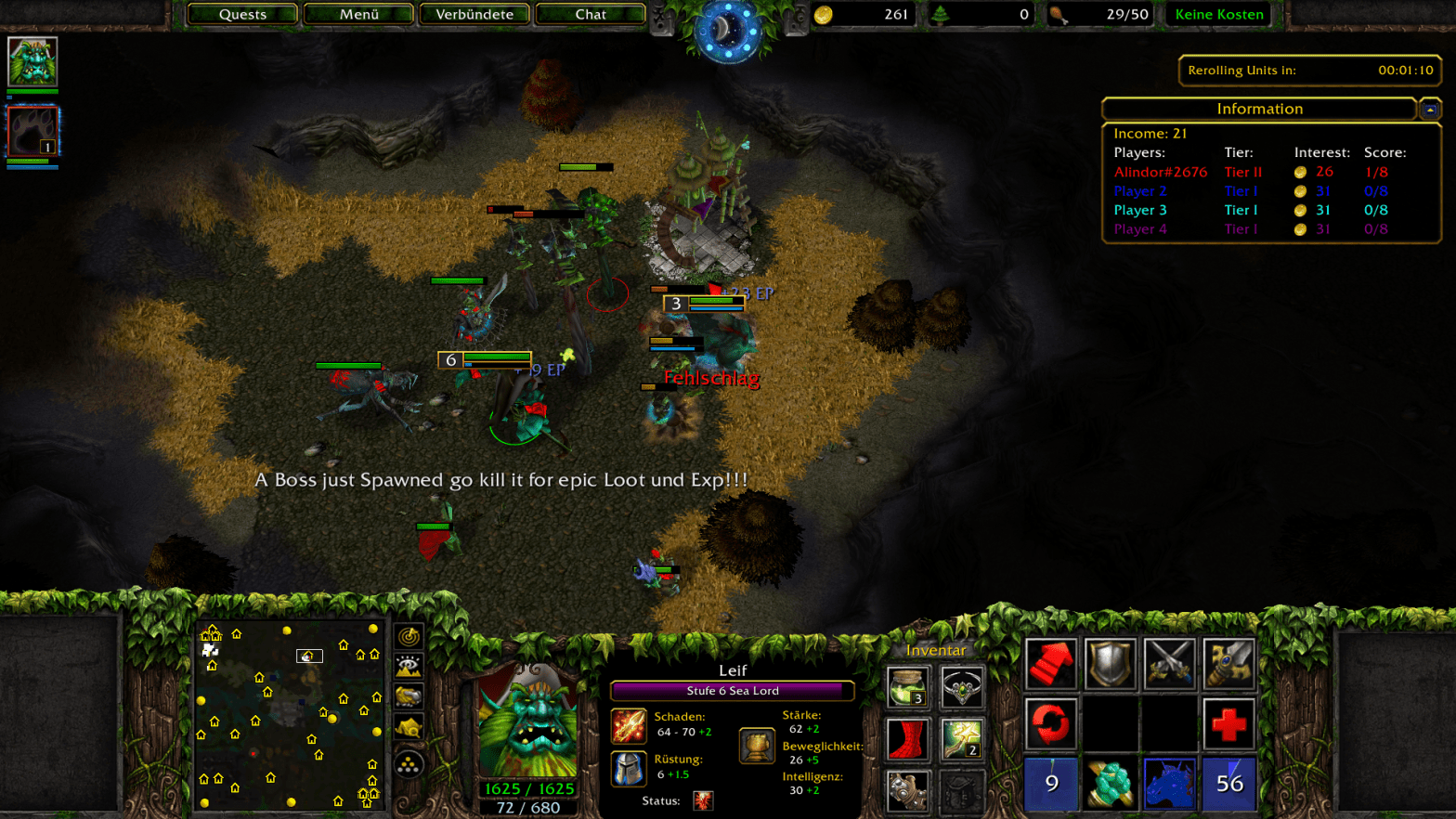Select the paw-print unit group icon
The height and width of the screenshot is (819, 1456).
pyautogui.click(x=32, y=131)
